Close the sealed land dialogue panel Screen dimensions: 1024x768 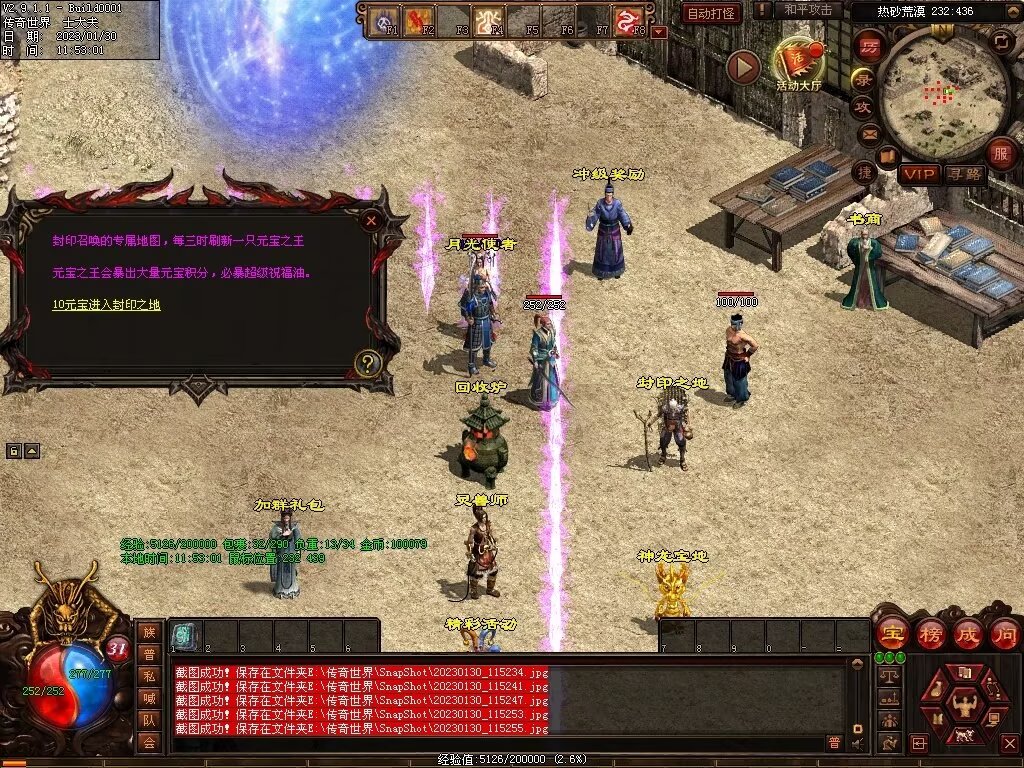[x=371, y=219]
